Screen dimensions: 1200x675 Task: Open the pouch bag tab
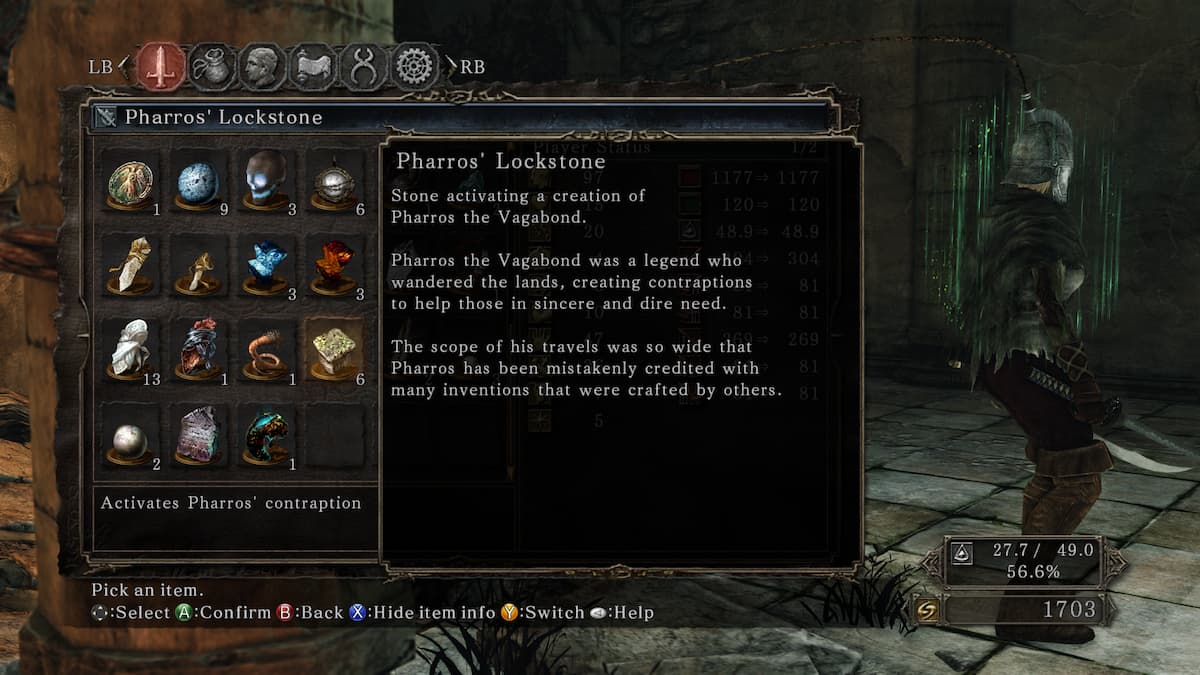tap(212, 67)
